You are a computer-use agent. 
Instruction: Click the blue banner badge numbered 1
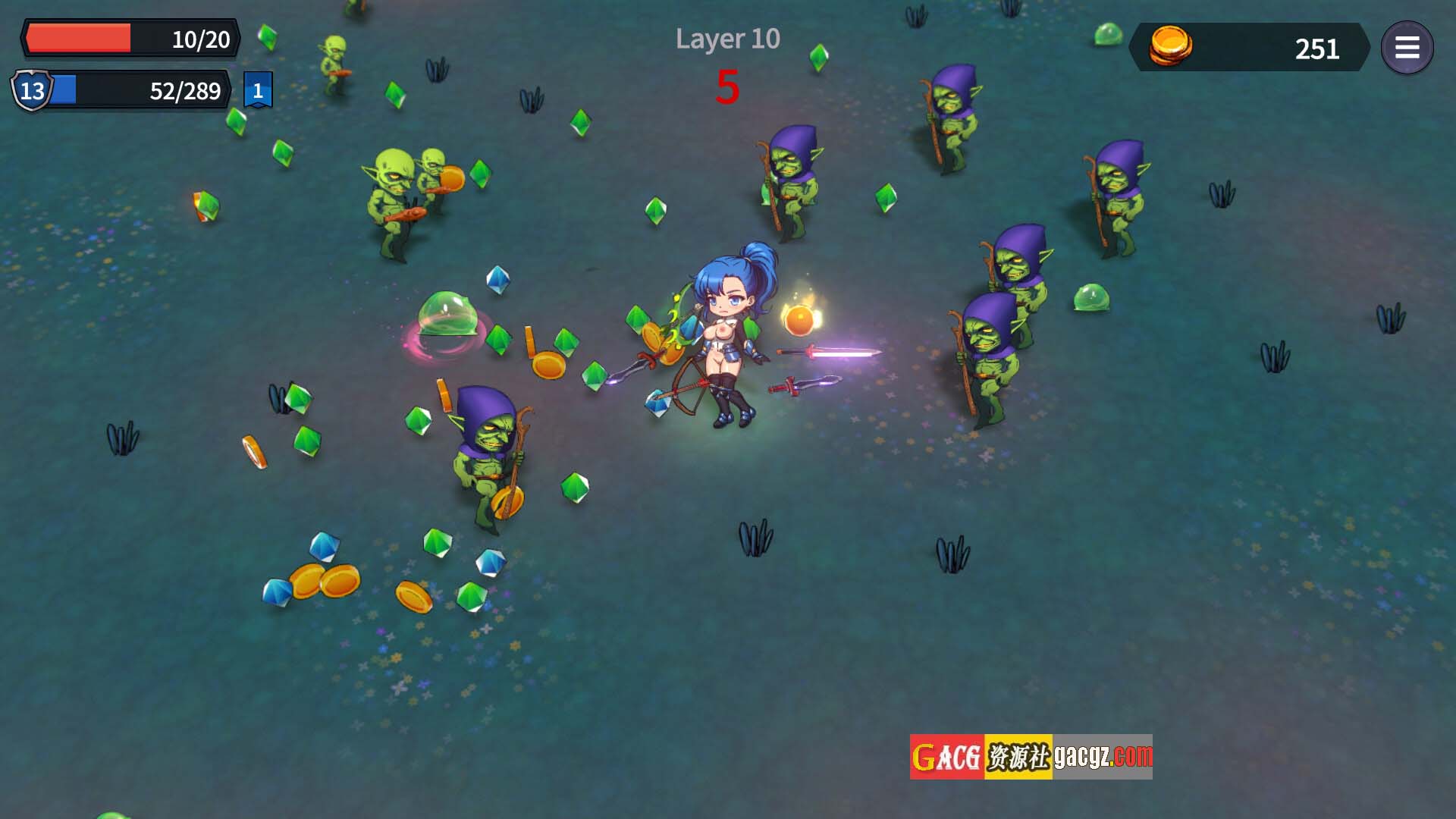pyautogui.click(x=258, y=90)
